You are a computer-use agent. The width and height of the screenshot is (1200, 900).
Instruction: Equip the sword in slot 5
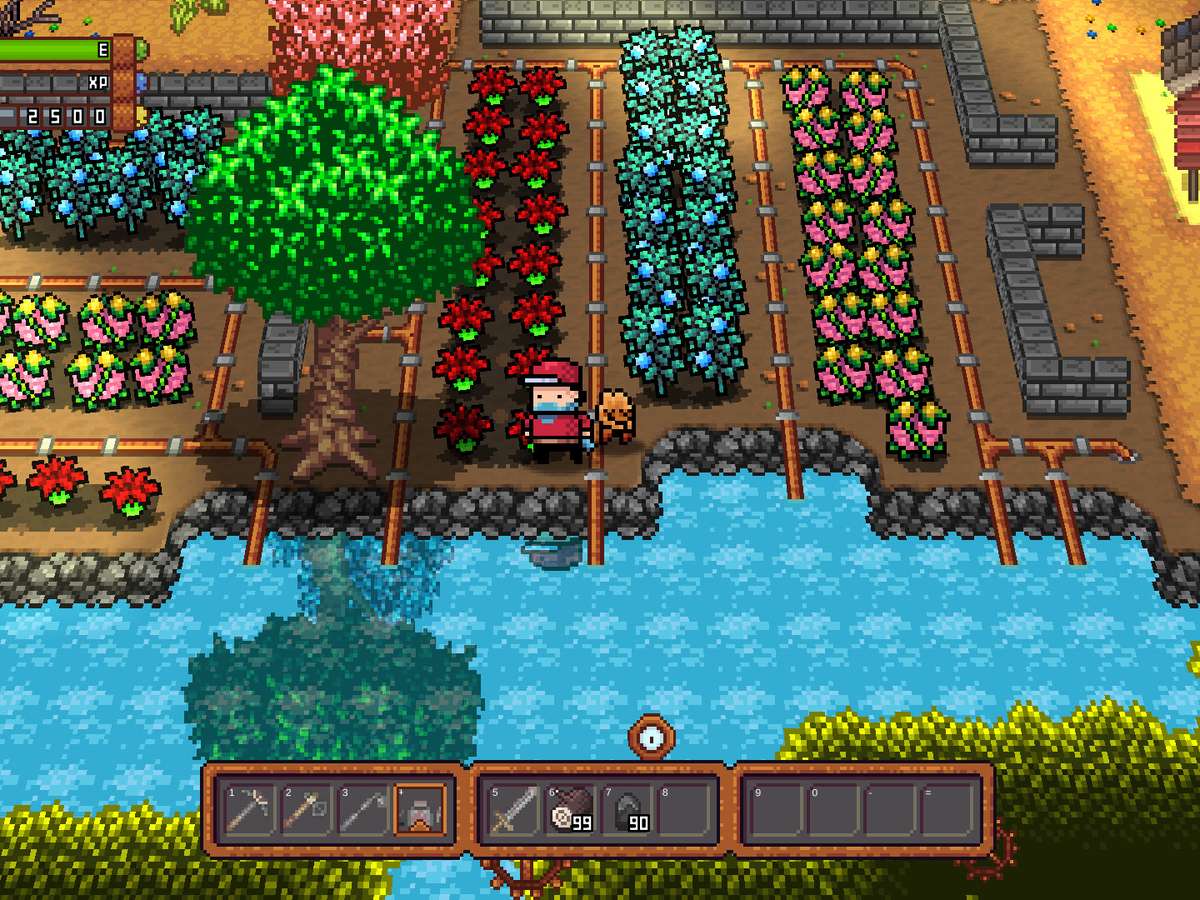coord(514,809)
